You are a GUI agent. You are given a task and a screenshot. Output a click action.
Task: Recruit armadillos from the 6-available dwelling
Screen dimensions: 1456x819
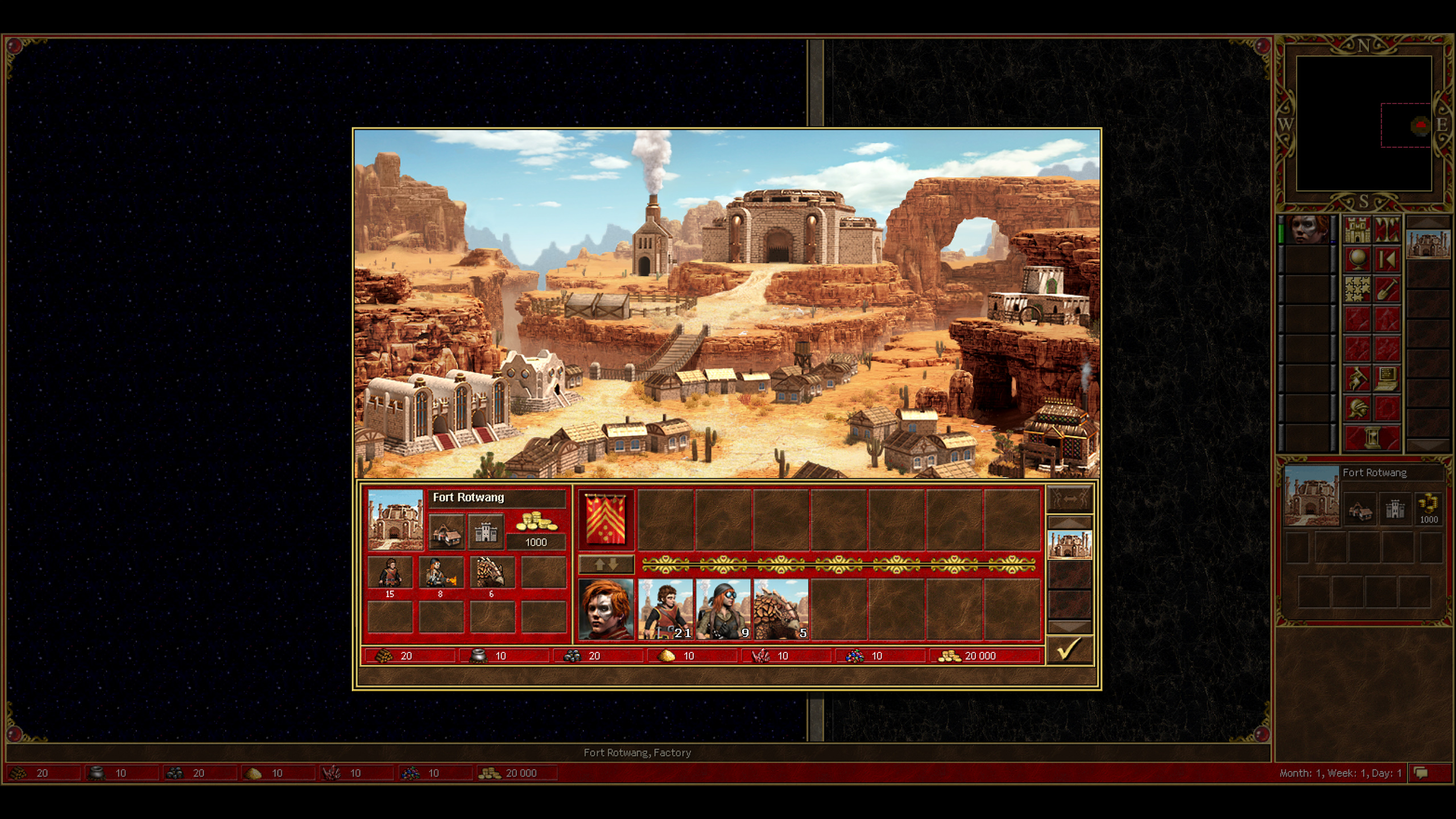pyautogui.click(x=492, y=572)
